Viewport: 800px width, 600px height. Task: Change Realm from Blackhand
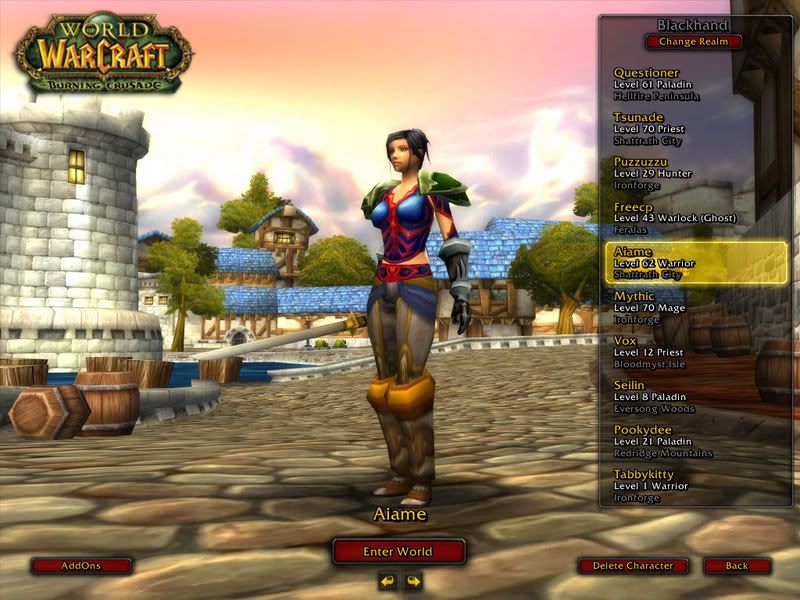coord(694,42)
